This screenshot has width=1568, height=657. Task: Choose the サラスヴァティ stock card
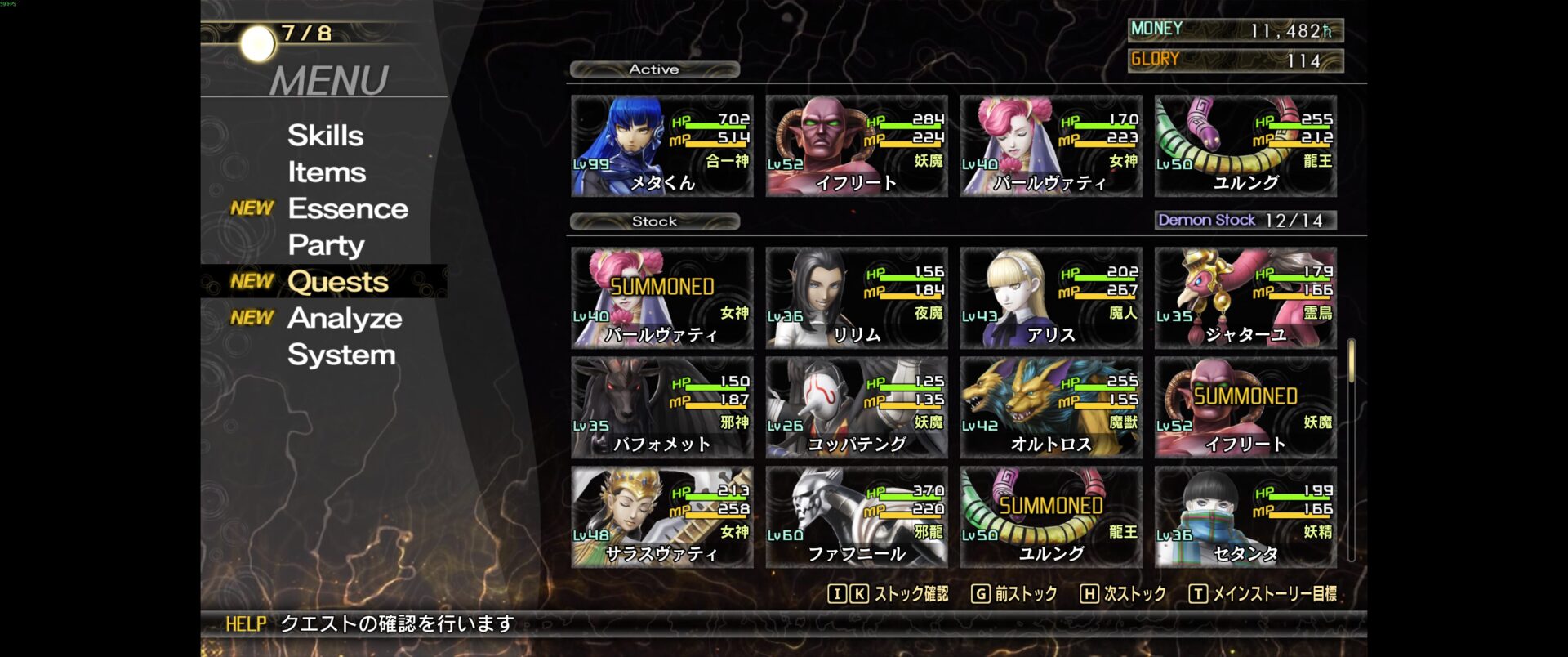click(x=661, y=517)
